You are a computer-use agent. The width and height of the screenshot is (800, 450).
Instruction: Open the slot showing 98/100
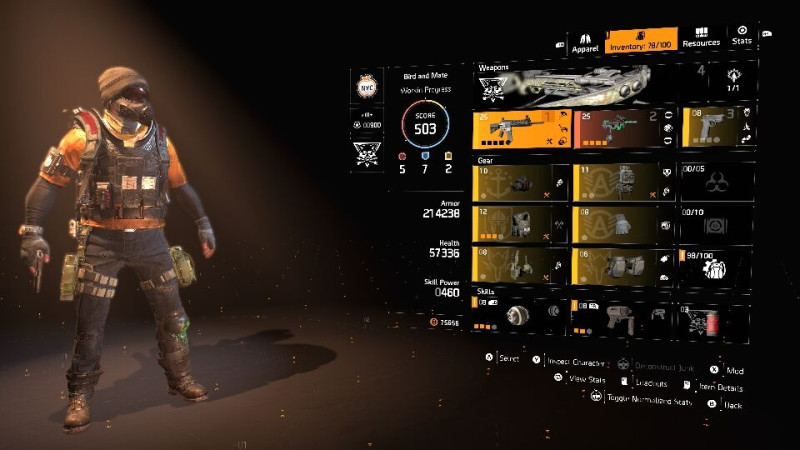coord(714,264)
